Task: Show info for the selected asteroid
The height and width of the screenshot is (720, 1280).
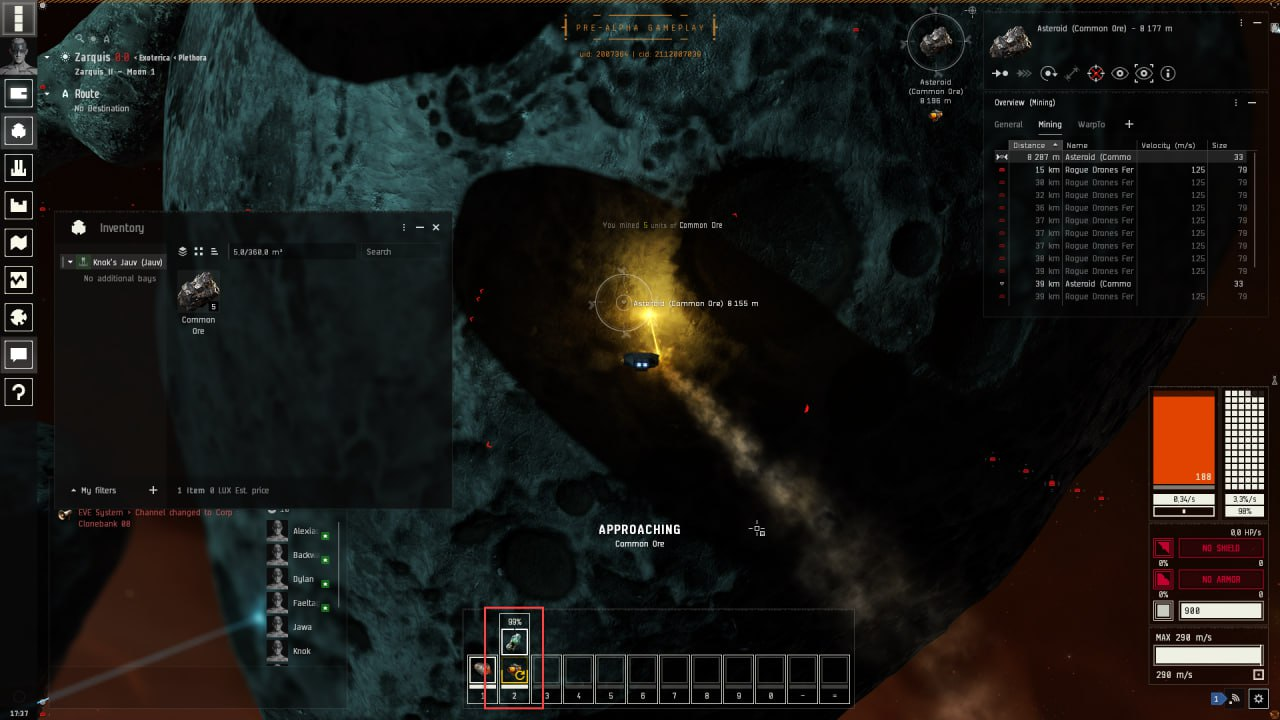Action: (x=1168, y=73)
